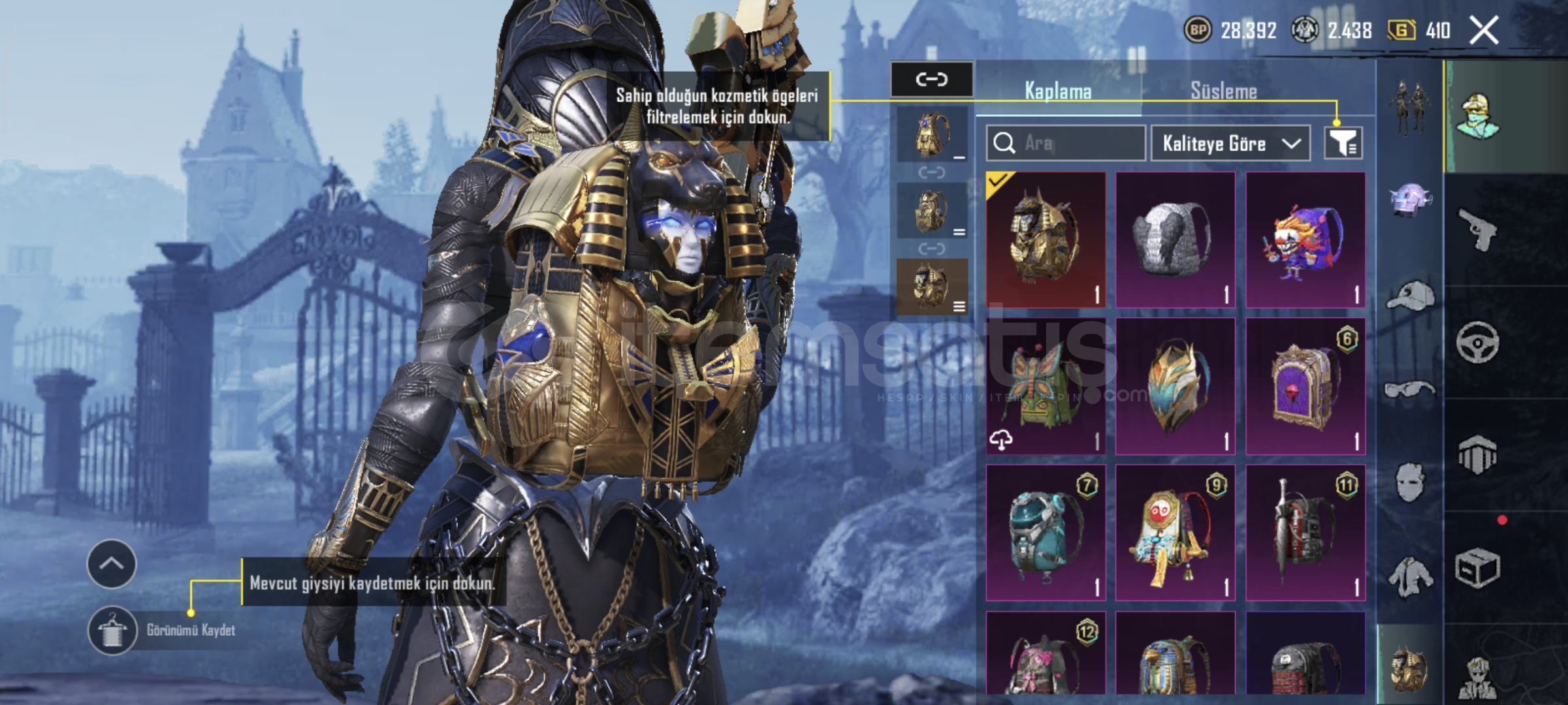The width and height of the screenshot is (1568, 705).
Task: Switch to the Süsleme tab
Action: [x=1223, y=91]
